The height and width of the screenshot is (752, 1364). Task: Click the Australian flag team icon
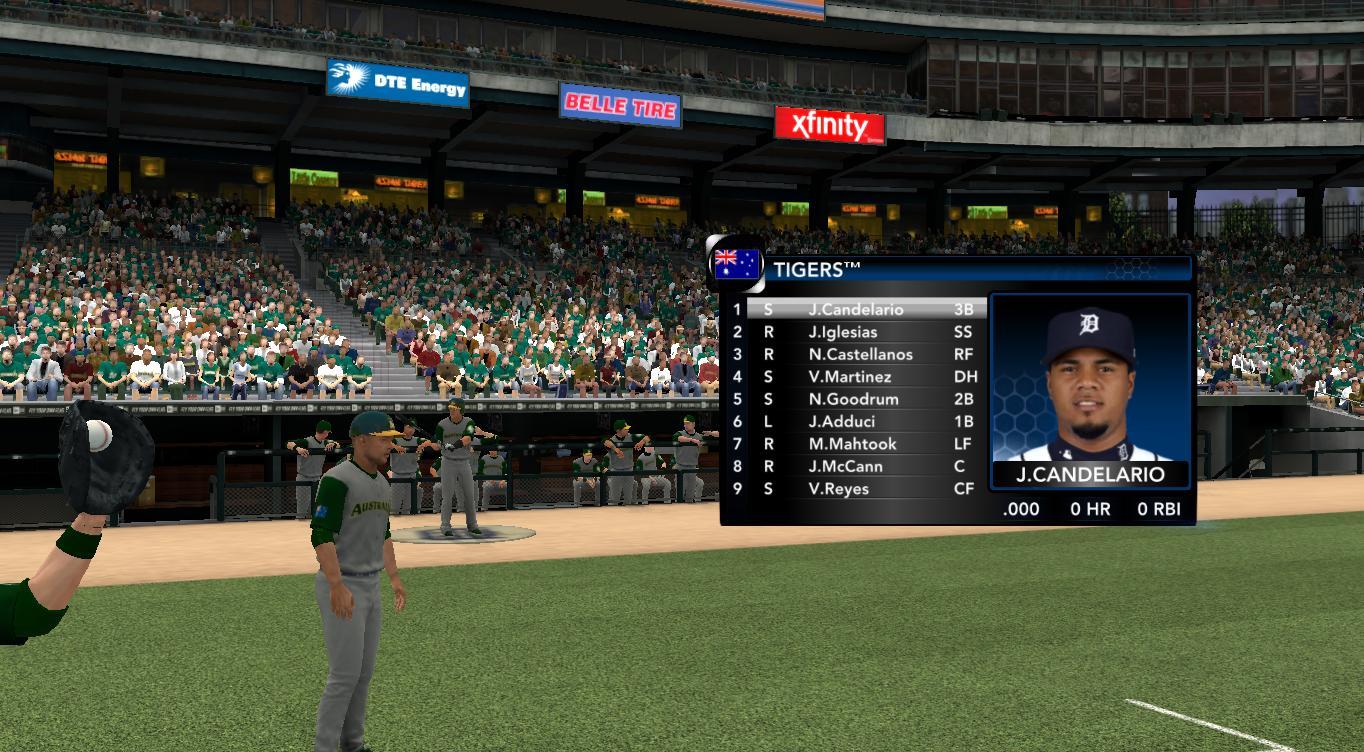tap(737, 266)
